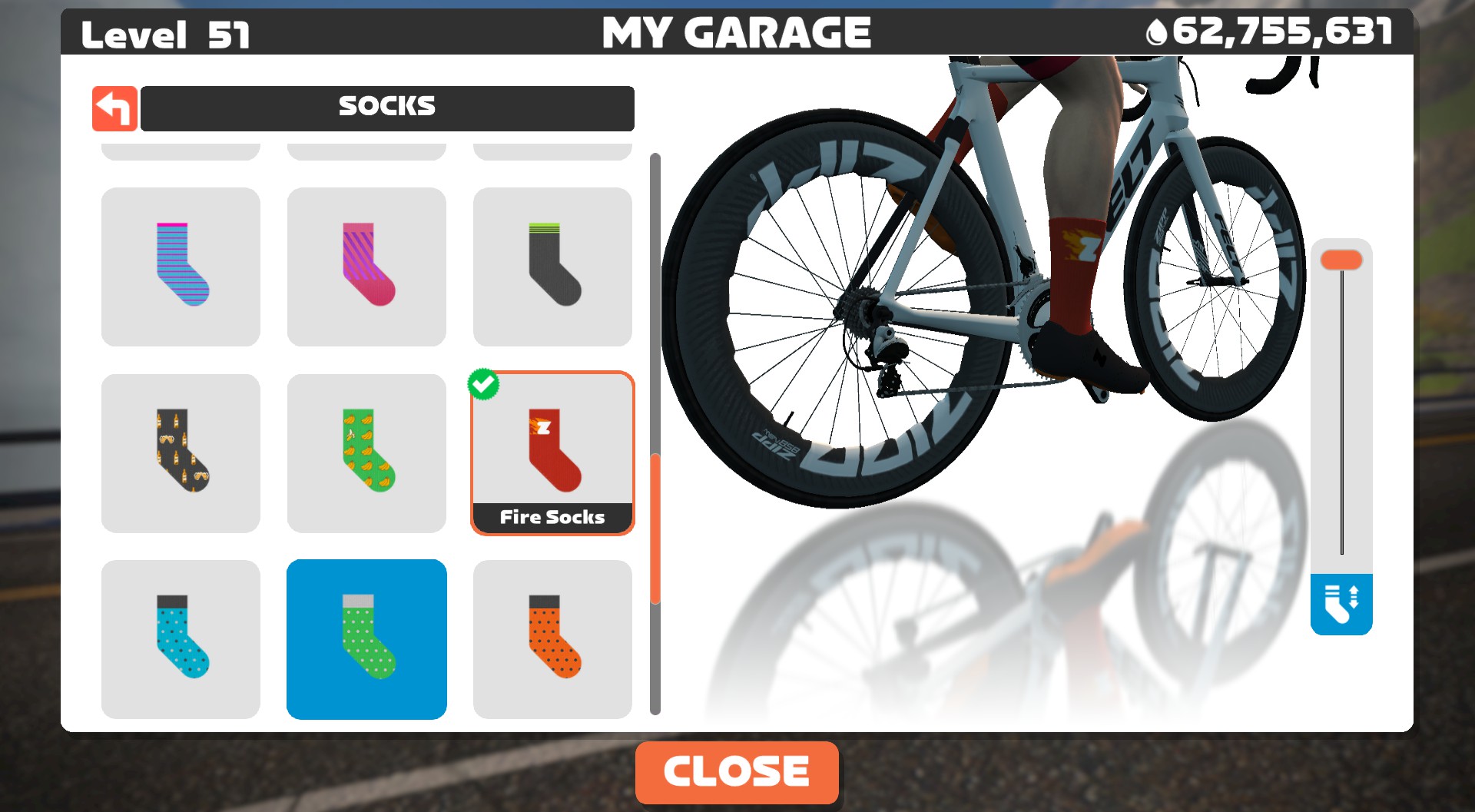1475x812 pixels.
Task: Click the socks list scrollbar
Action: pos(655,530)
